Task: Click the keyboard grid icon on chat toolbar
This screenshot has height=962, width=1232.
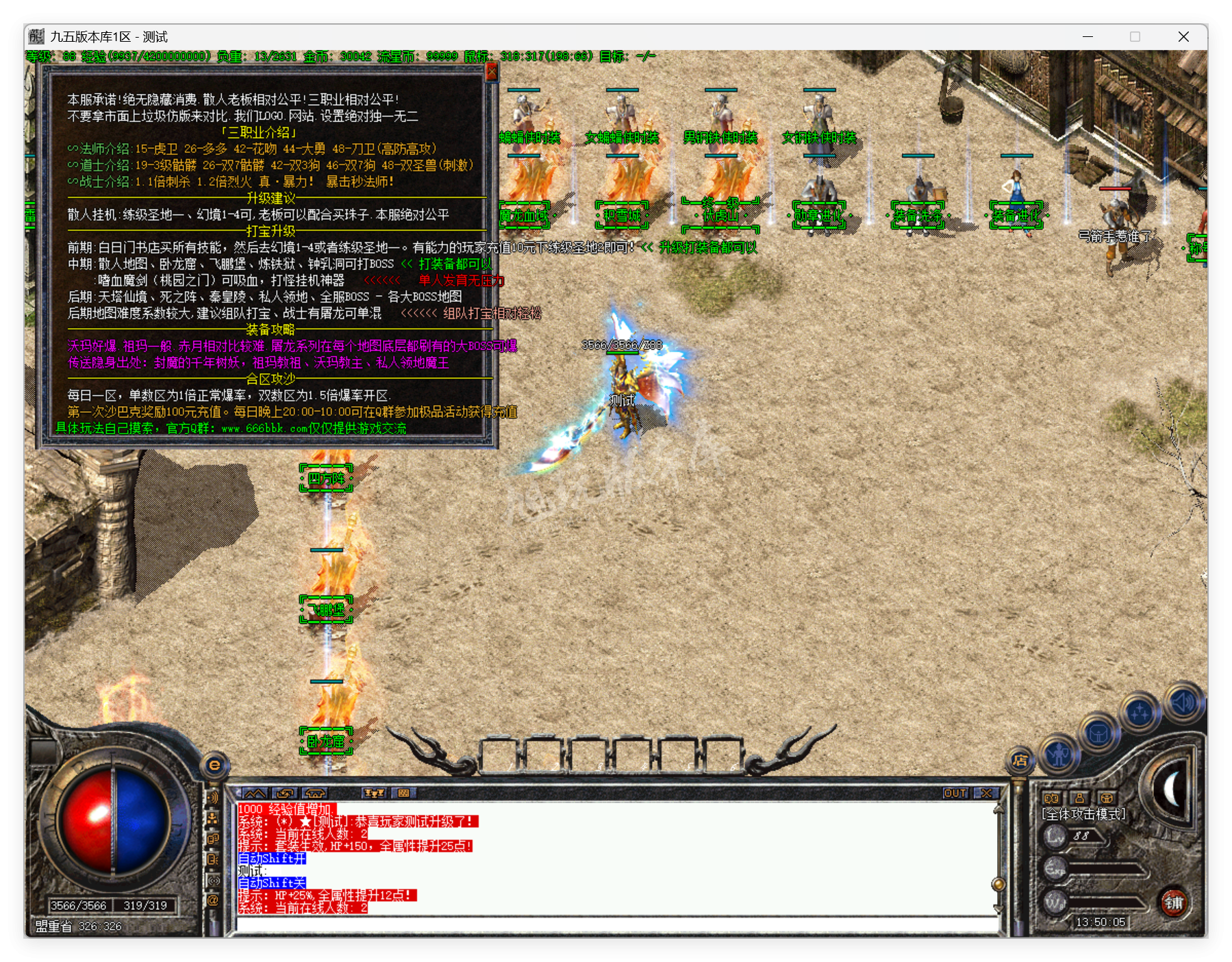Action: 404,794
